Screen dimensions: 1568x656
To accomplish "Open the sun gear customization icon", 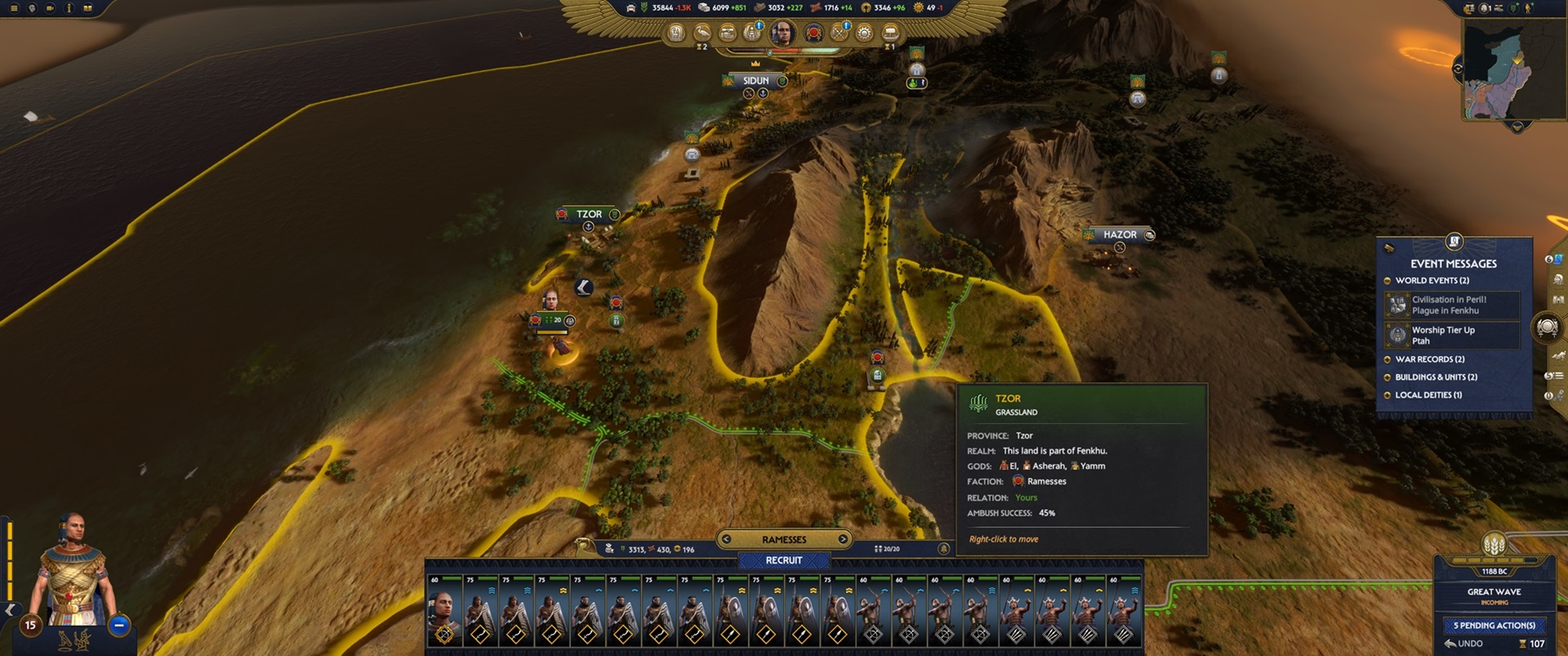I will 863,34.
